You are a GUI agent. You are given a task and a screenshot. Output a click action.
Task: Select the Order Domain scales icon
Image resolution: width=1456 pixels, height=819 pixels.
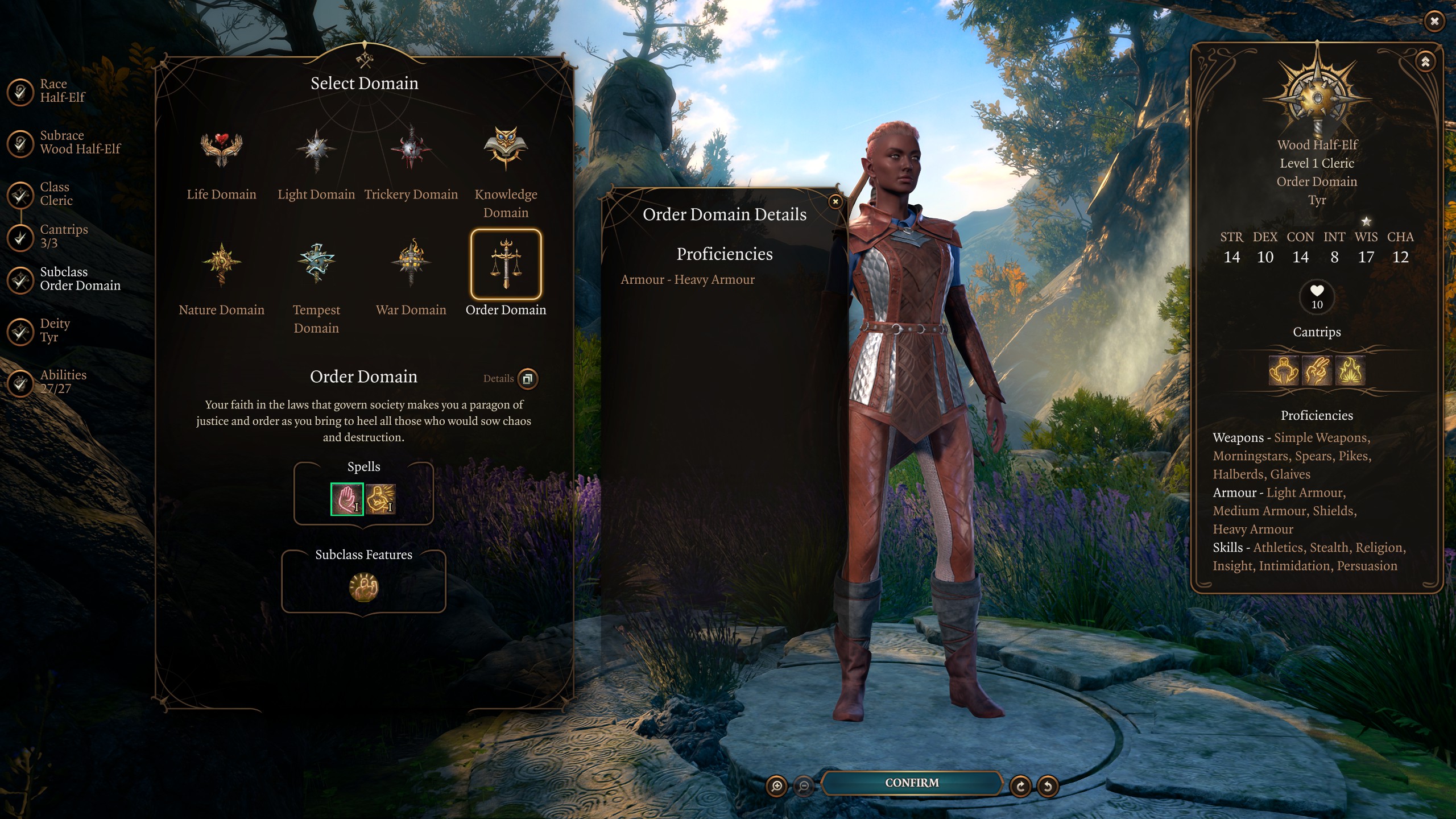[x=506, y=264]
